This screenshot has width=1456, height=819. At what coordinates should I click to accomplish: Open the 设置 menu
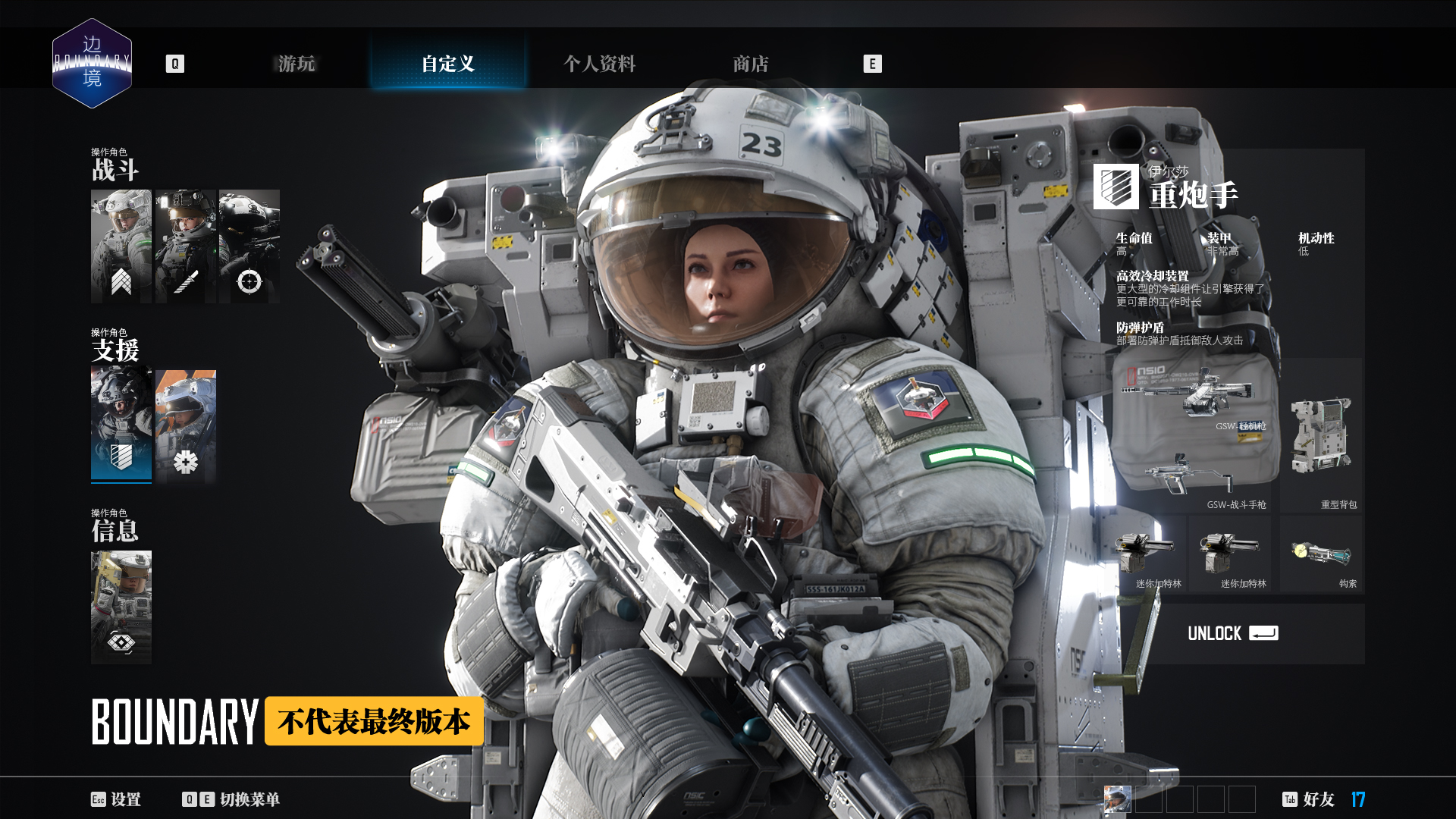point(116,799)
